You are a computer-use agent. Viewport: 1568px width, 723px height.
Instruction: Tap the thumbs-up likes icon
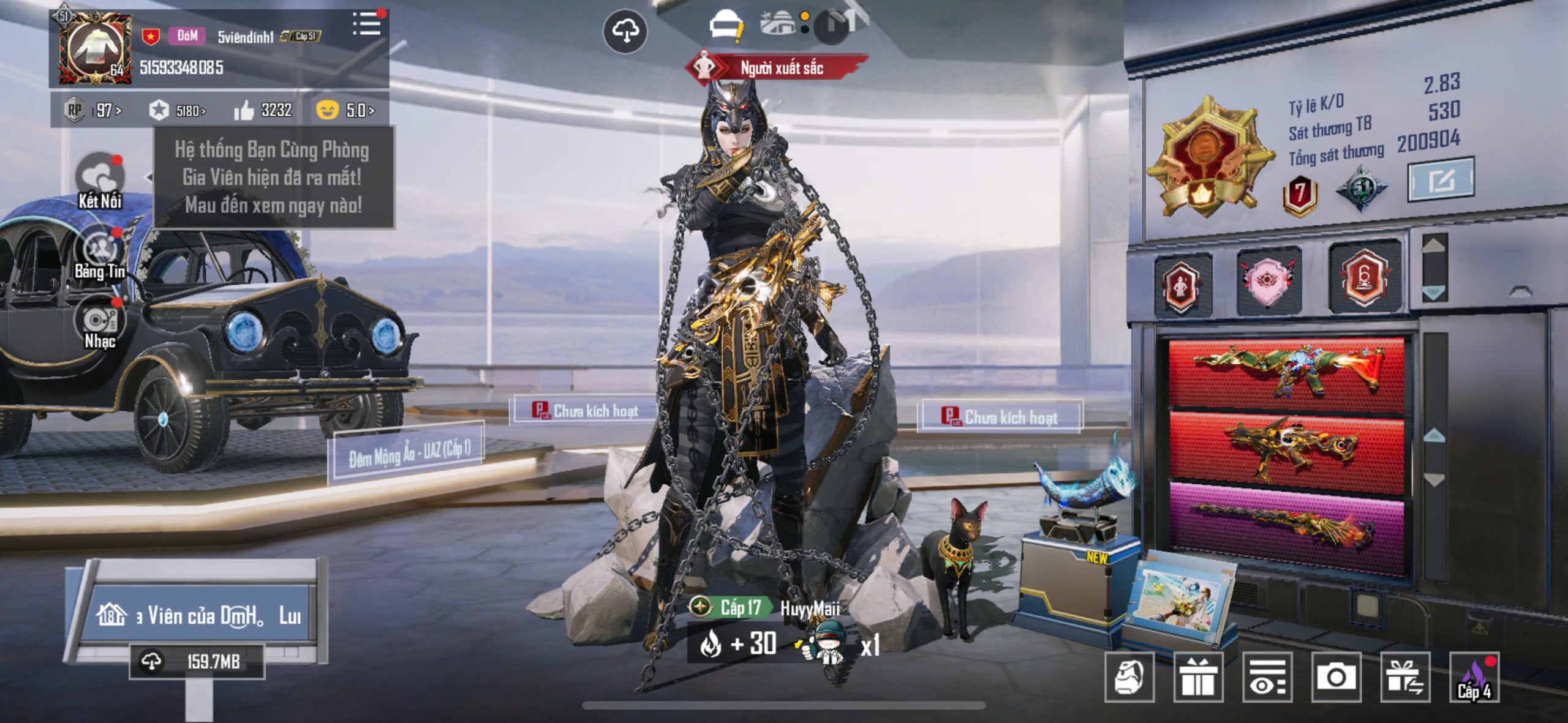pos(244,111)
